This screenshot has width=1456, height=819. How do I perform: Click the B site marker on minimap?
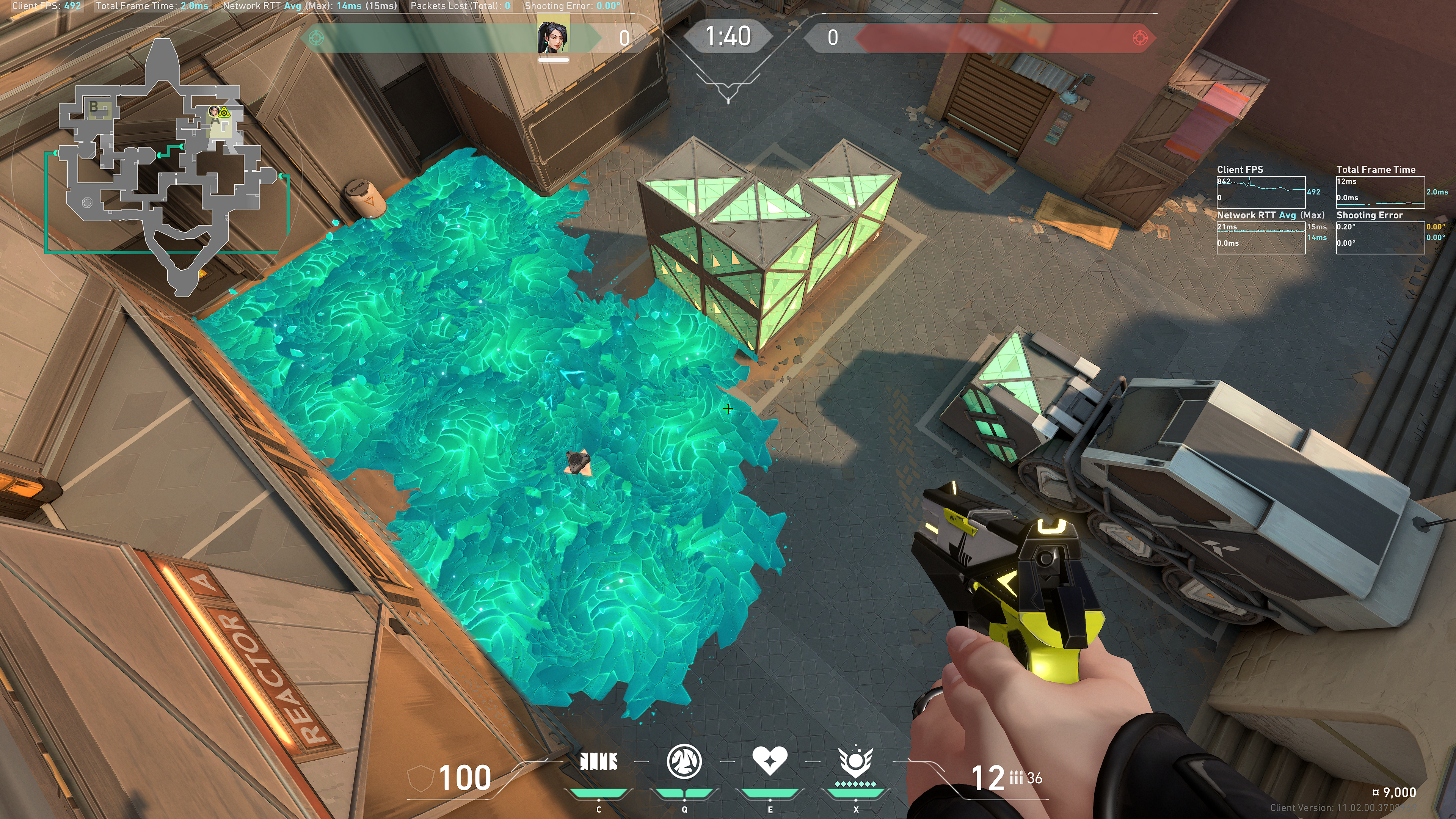pos(94,106)
